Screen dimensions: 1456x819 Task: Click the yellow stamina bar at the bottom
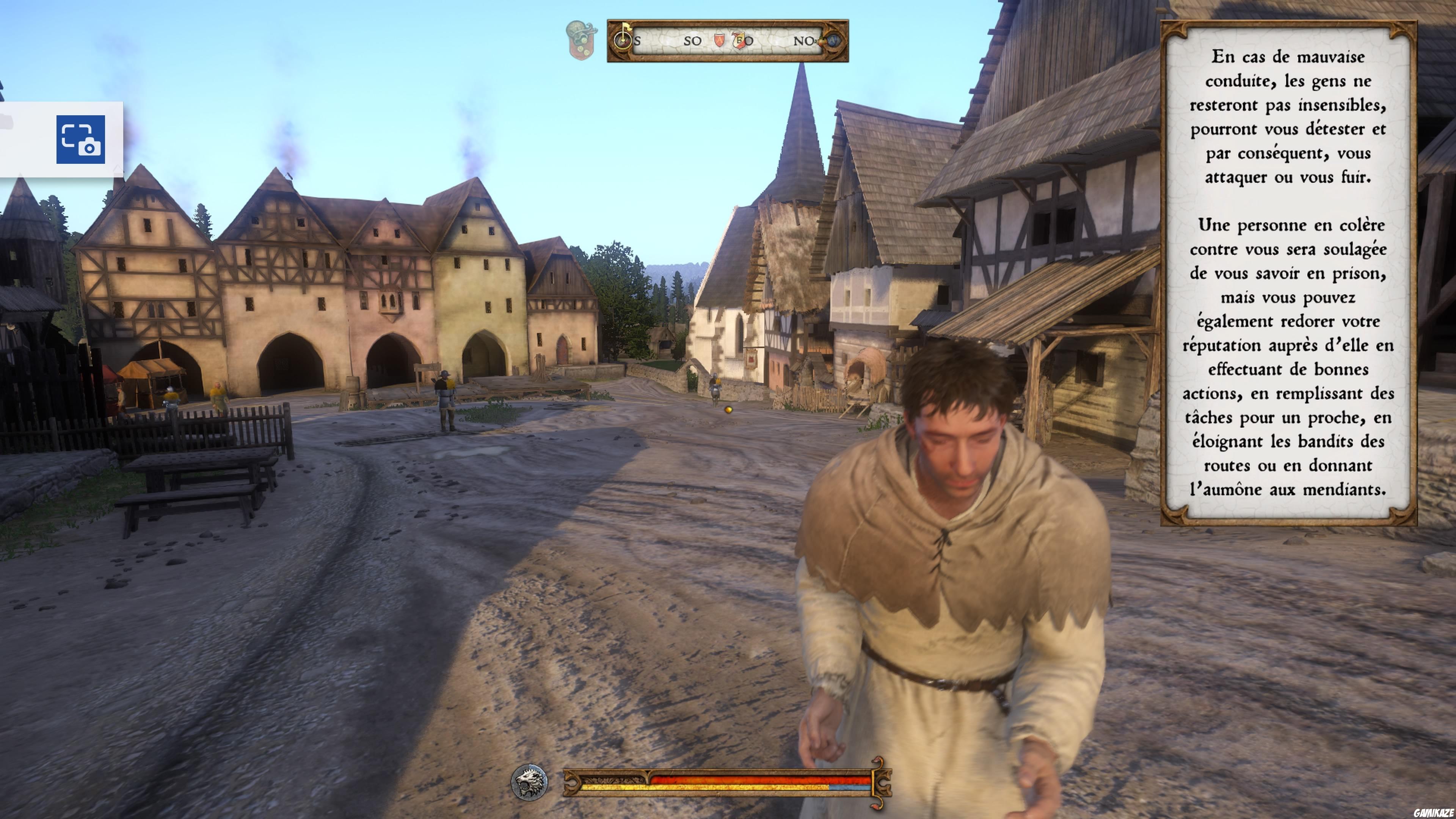coord(706,787)
